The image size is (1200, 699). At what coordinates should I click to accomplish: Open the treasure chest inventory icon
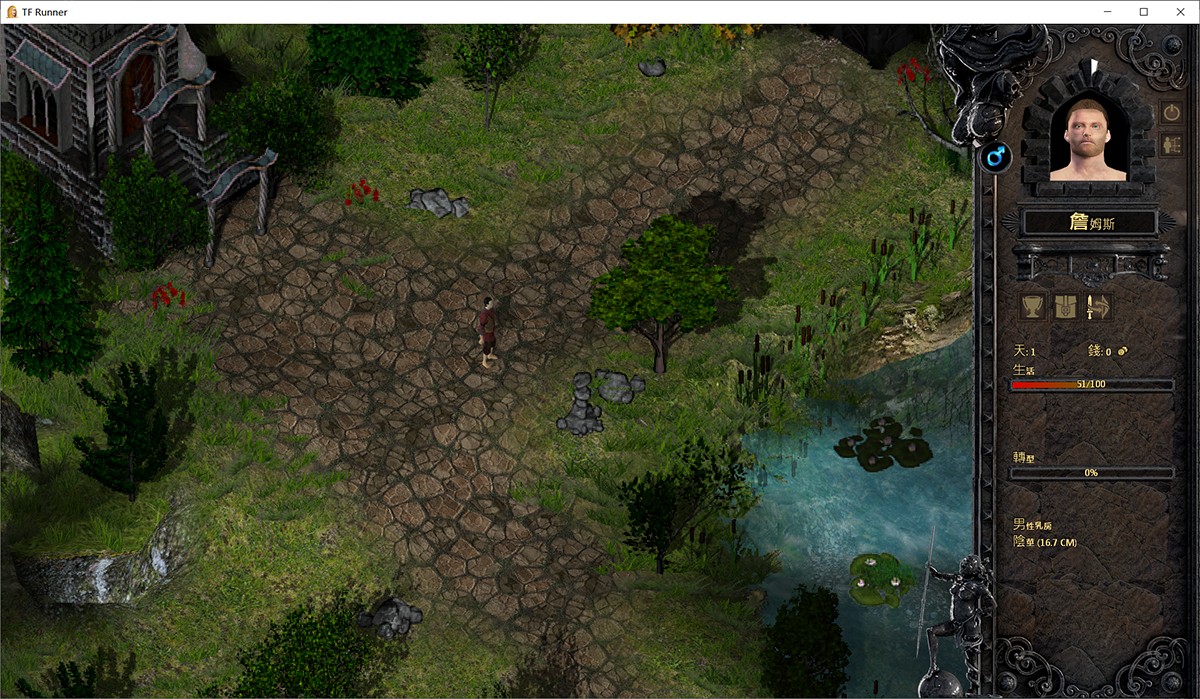tap(1065, 306)
